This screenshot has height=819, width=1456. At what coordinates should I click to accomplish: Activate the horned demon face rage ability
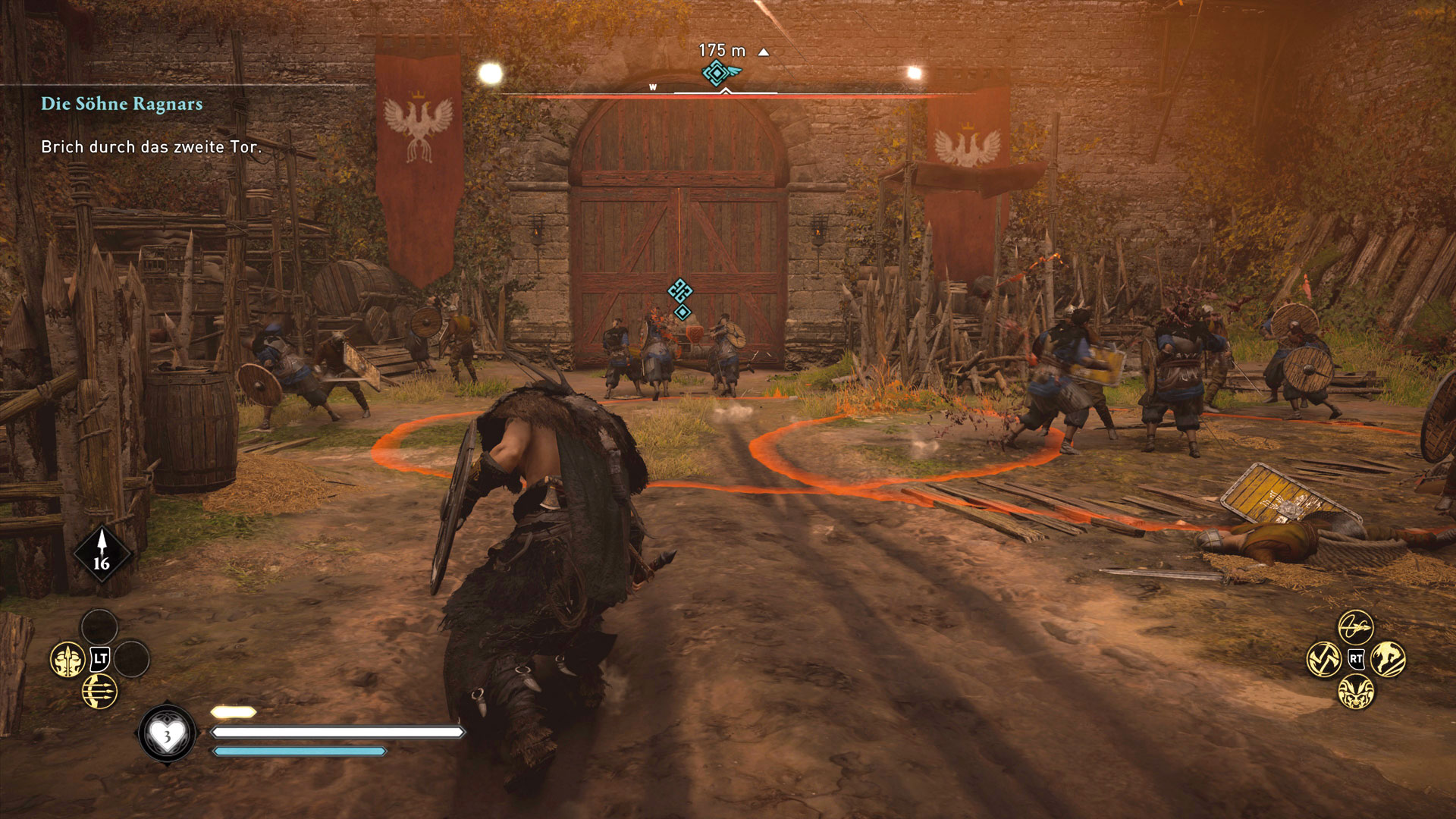point(1355,691)
